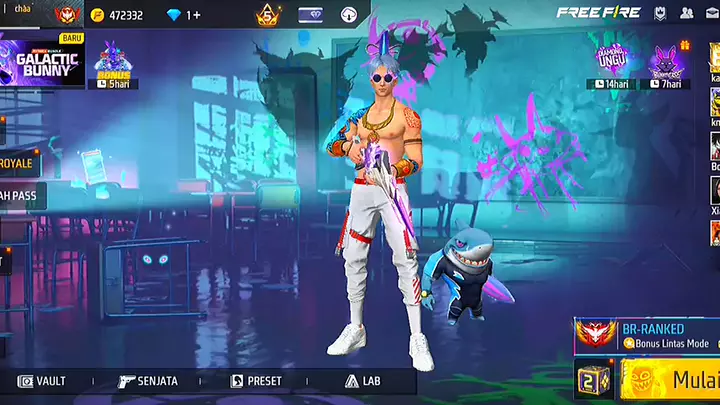720x405 pixels.
Task: Open the Senjata weapons menu
Action: pos(148,381)
